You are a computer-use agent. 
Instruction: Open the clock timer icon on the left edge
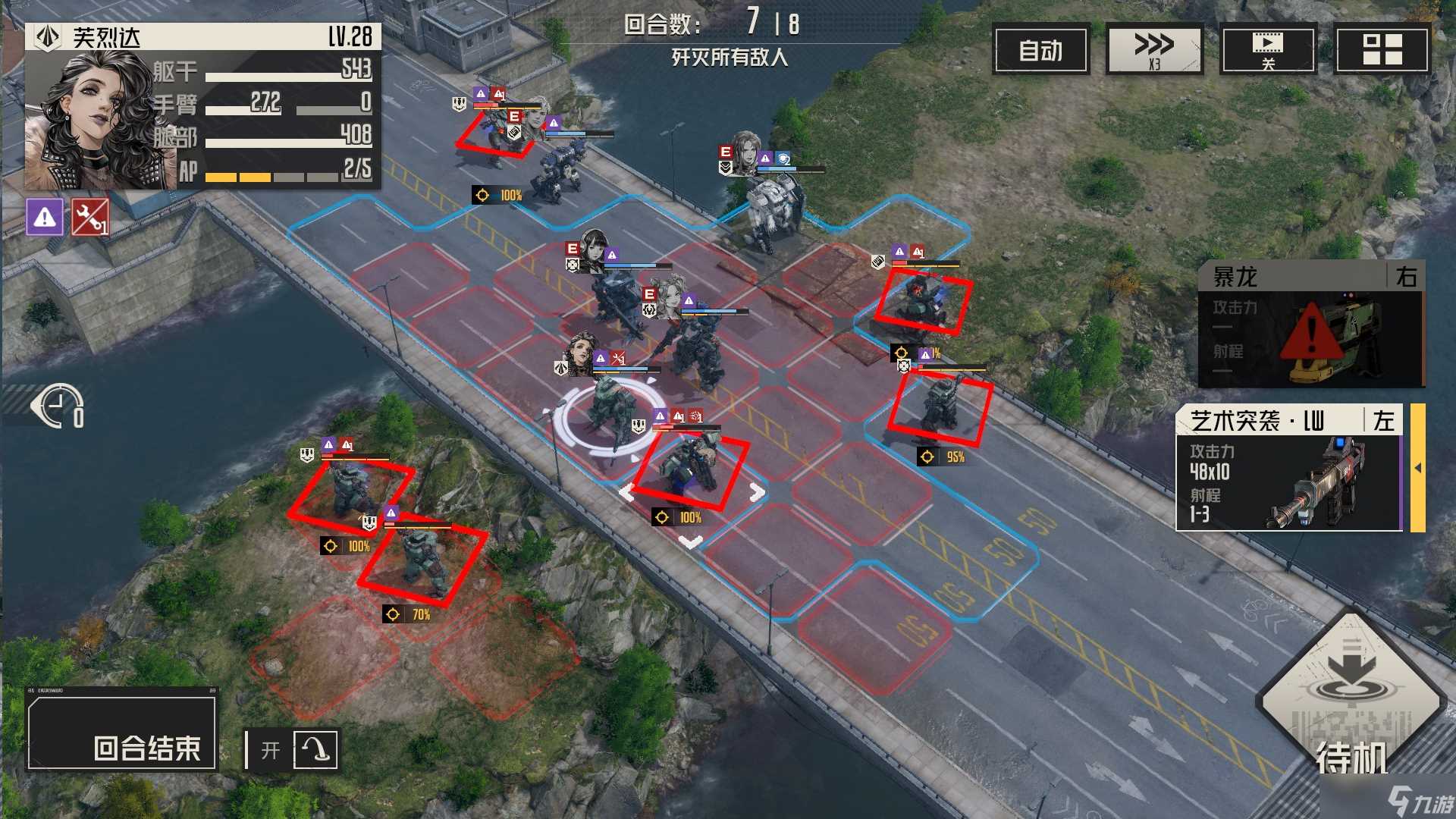[x=56, y=407]
